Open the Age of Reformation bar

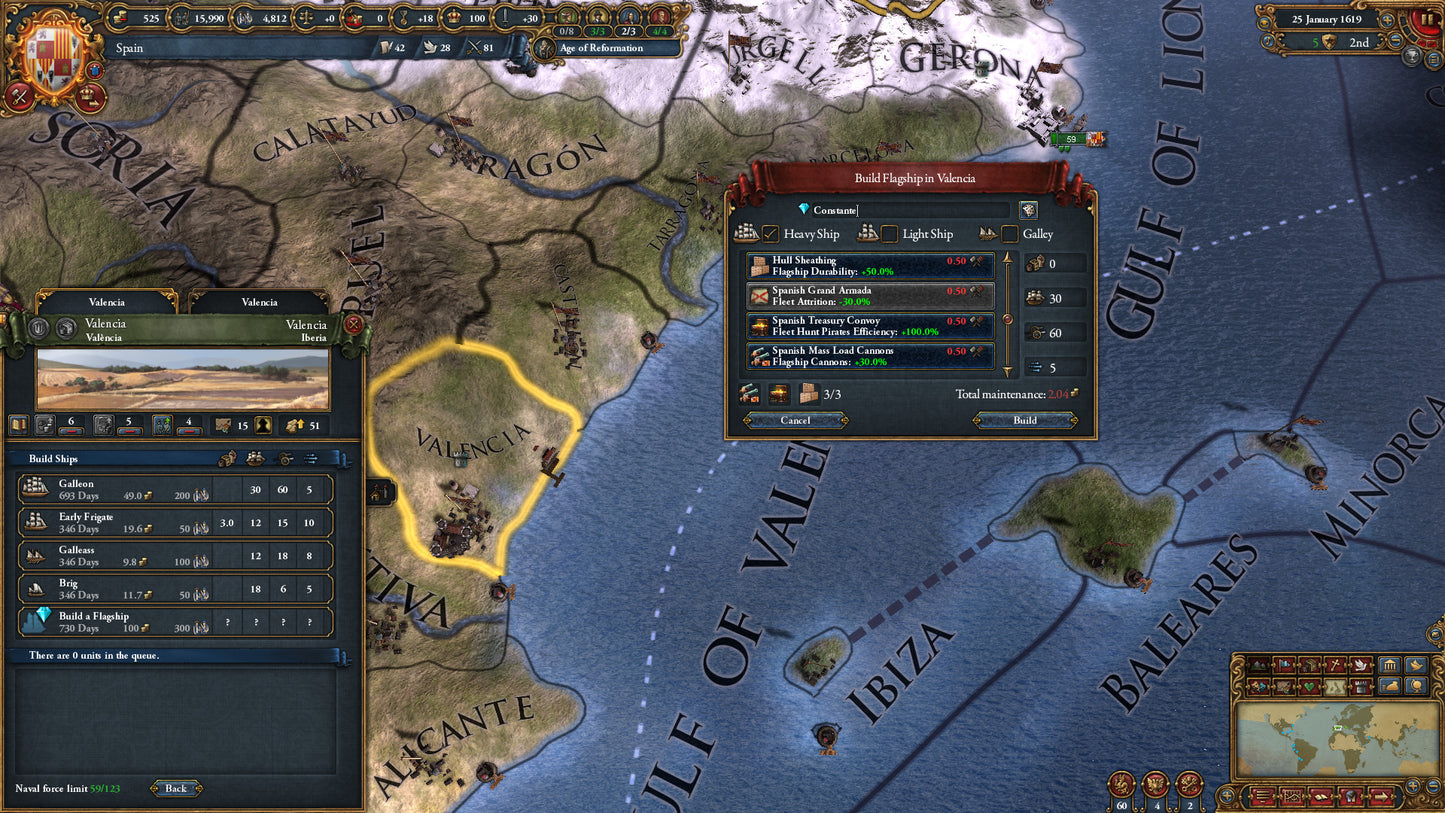607,47
